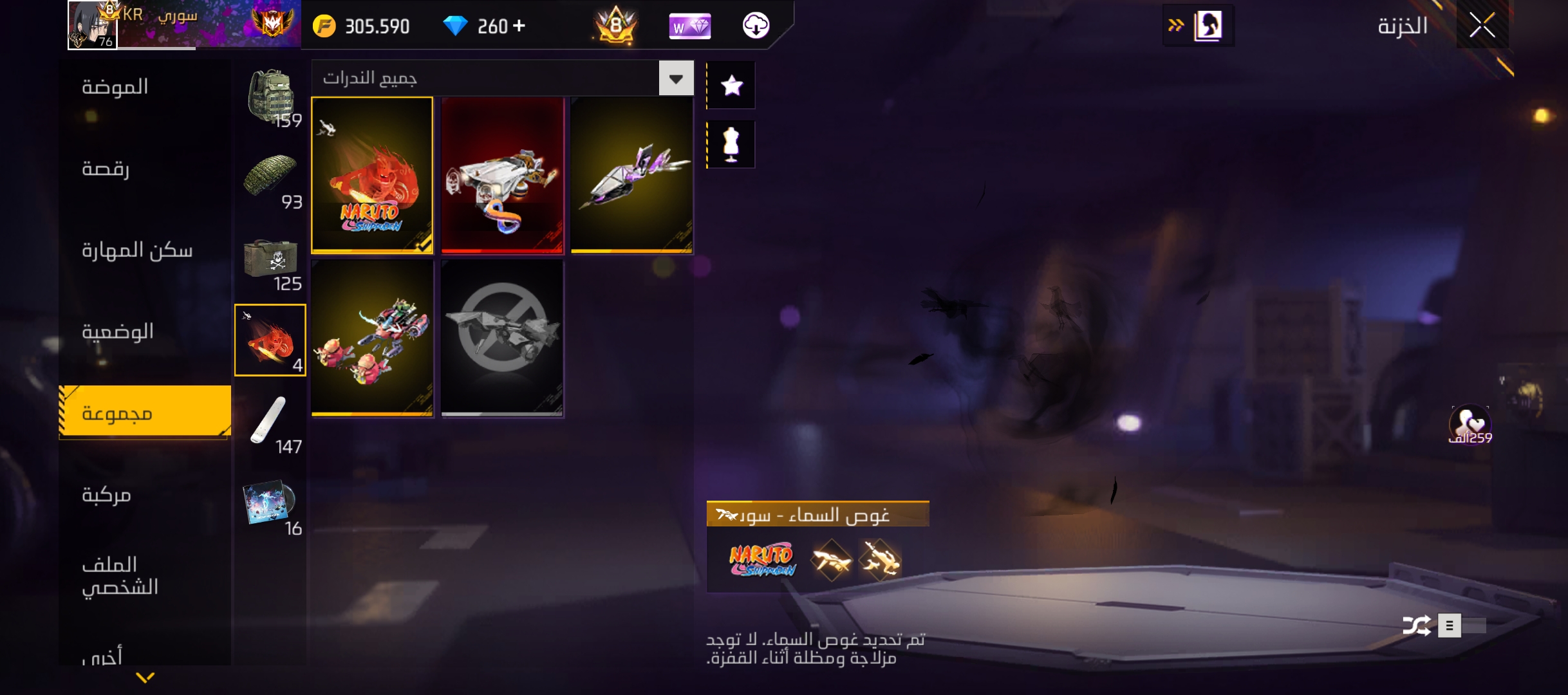Select the سكن المهارة skill skin category
This screenshot has height=695, width=1568.
(137, 250)
